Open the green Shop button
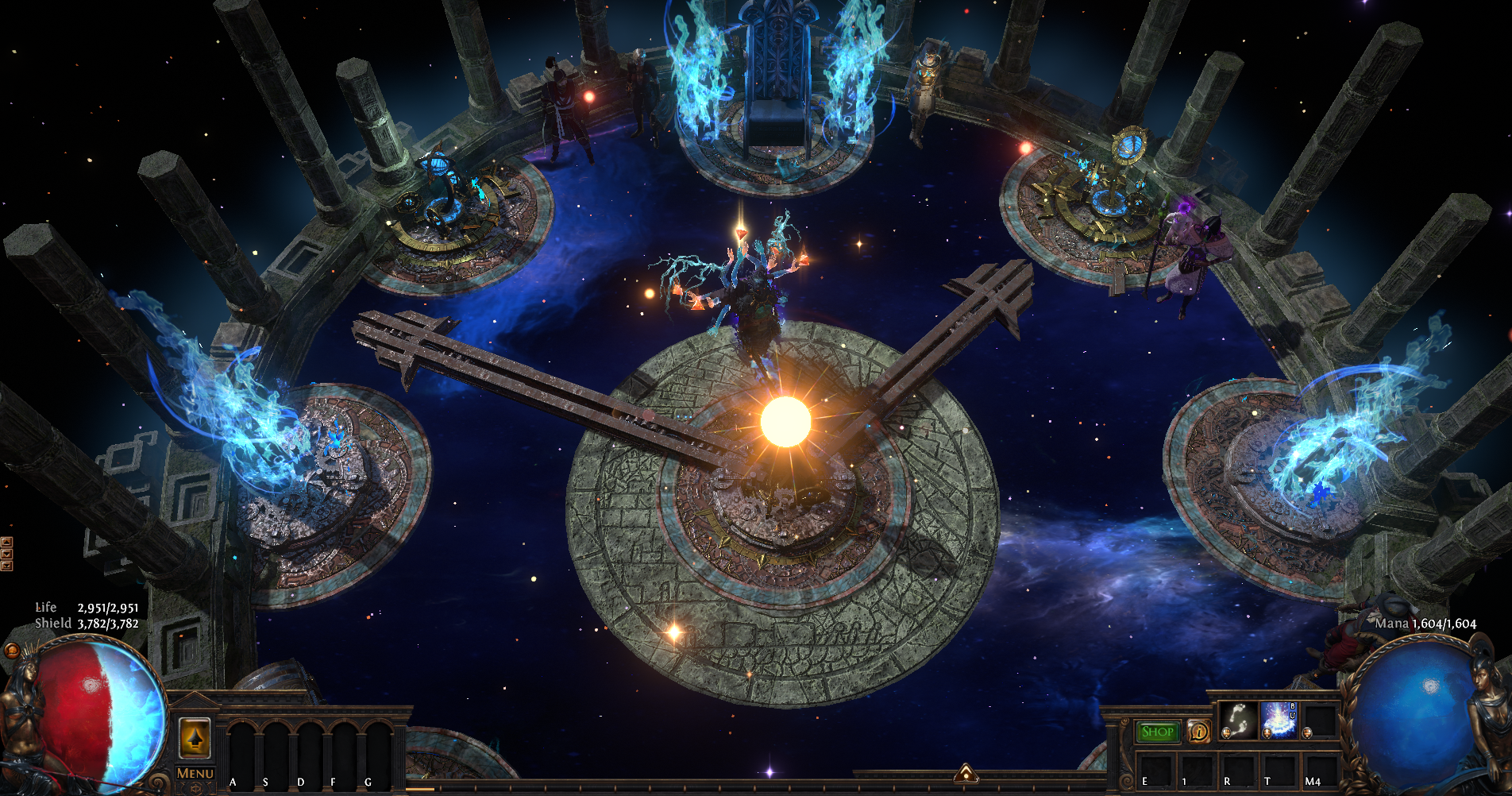The height and width of the screenshot is (796, 1512). pos(1156,732)
